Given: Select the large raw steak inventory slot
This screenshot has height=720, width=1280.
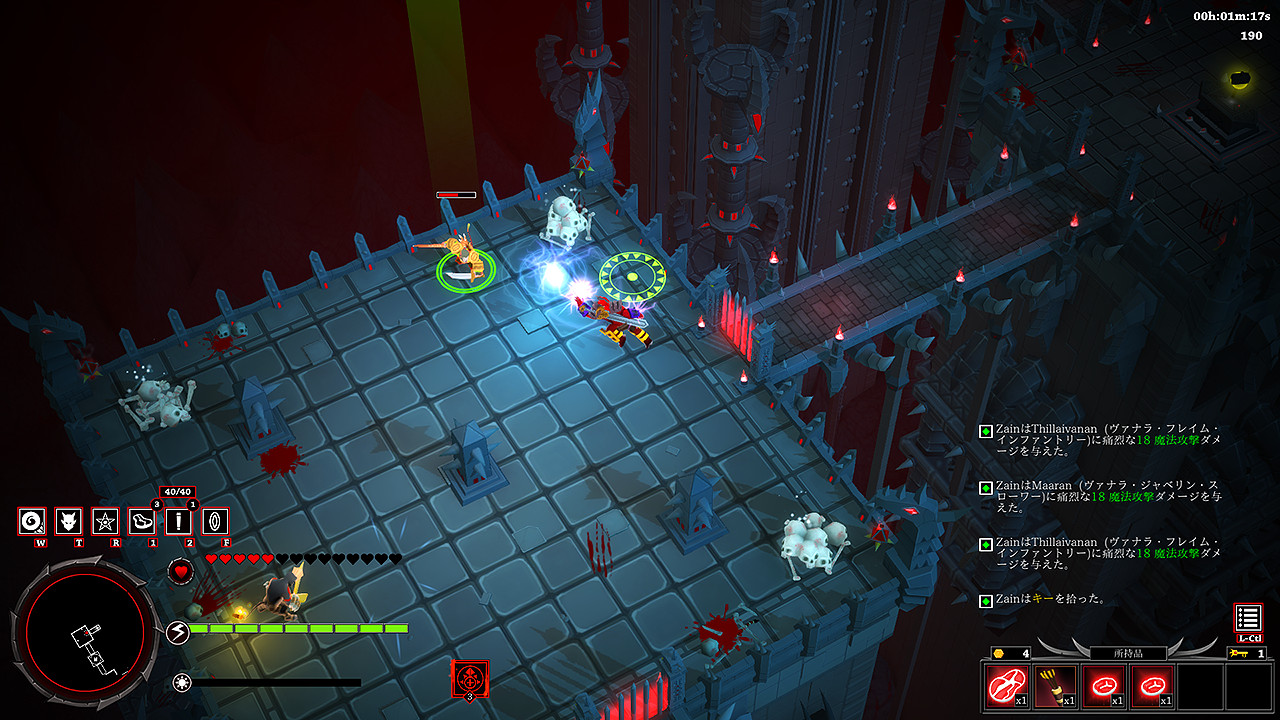Looking at the screenshot, I should 1007,687.
